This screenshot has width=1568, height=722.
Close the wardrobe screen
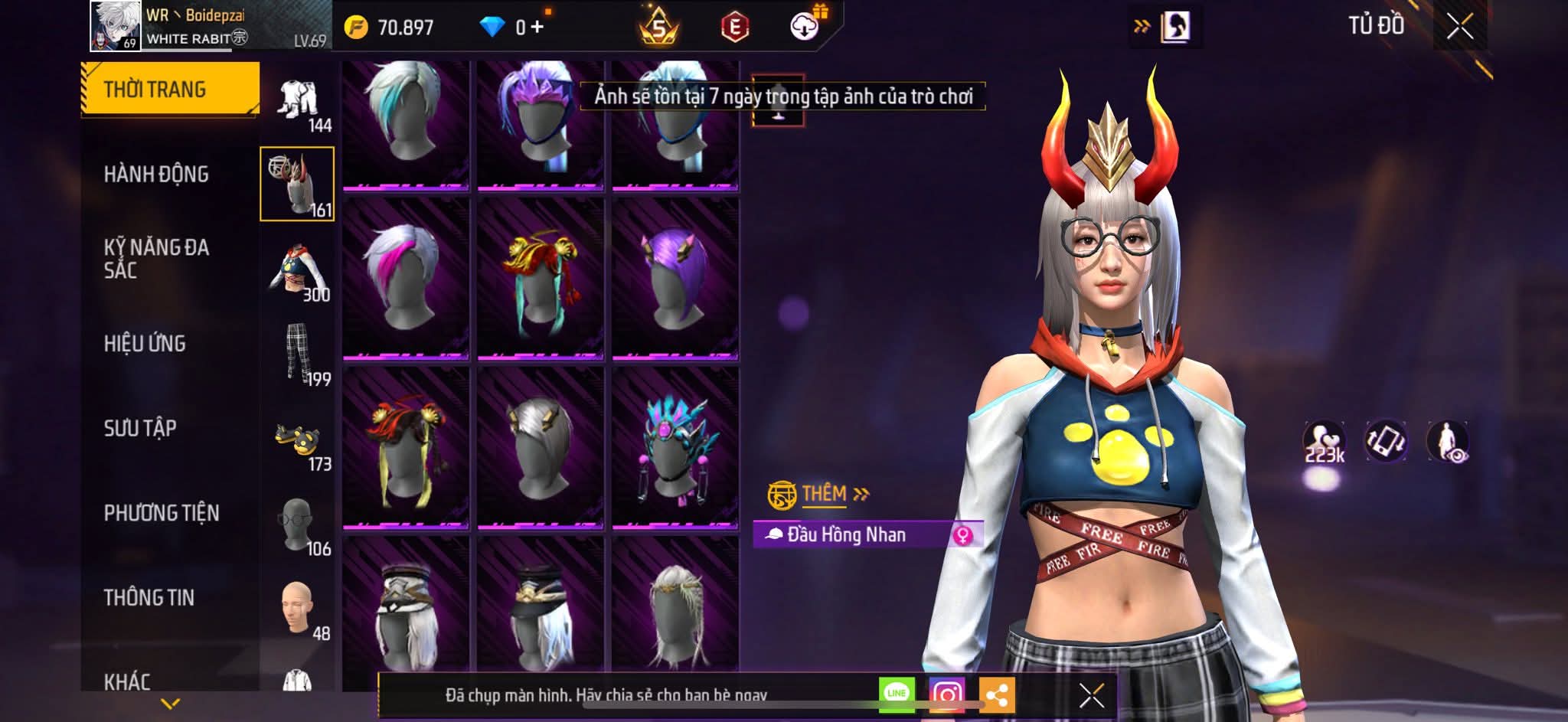click(1459, 27)
